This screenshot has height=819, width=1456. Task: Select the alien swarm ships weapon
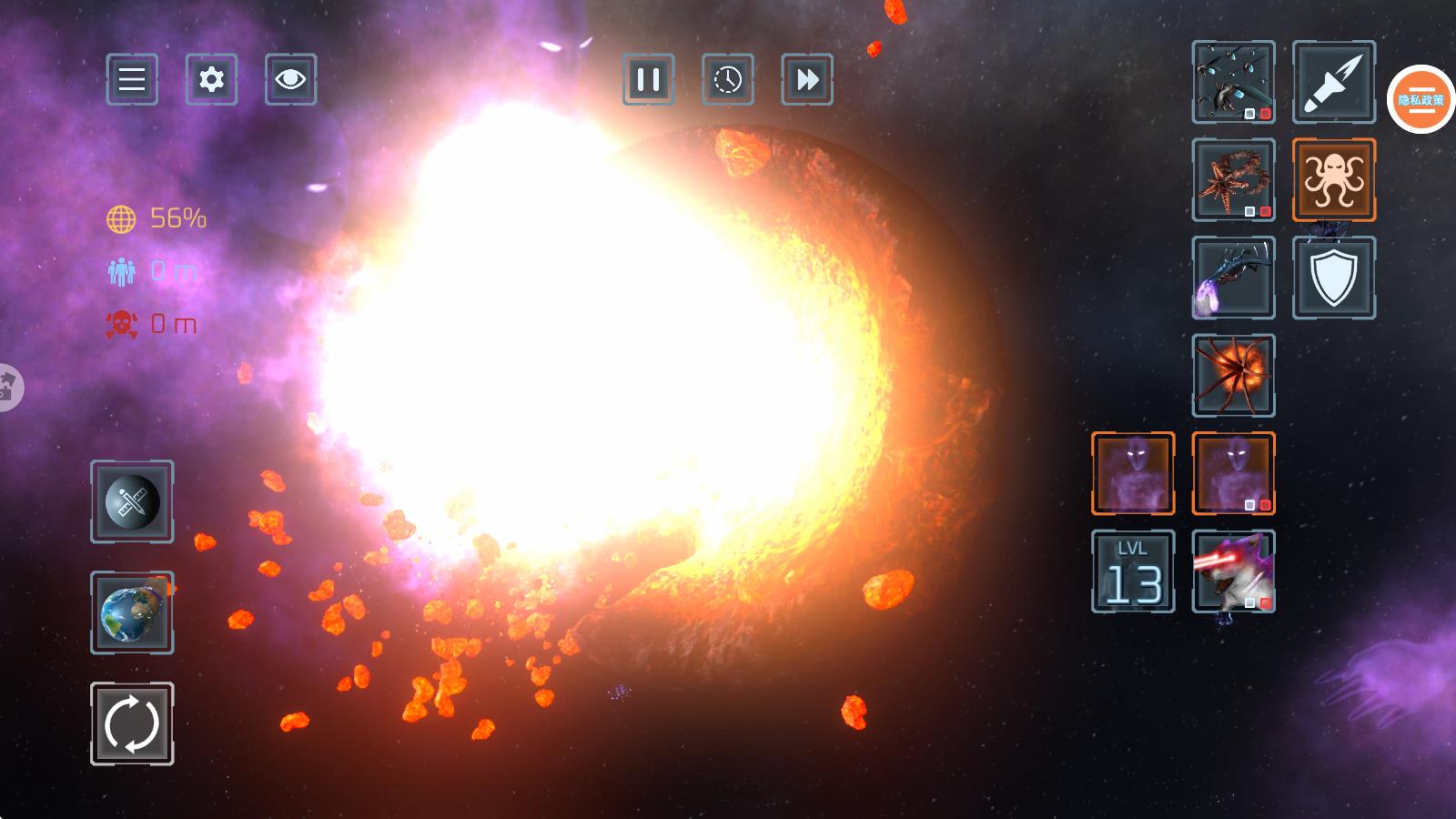[1233, 82]
